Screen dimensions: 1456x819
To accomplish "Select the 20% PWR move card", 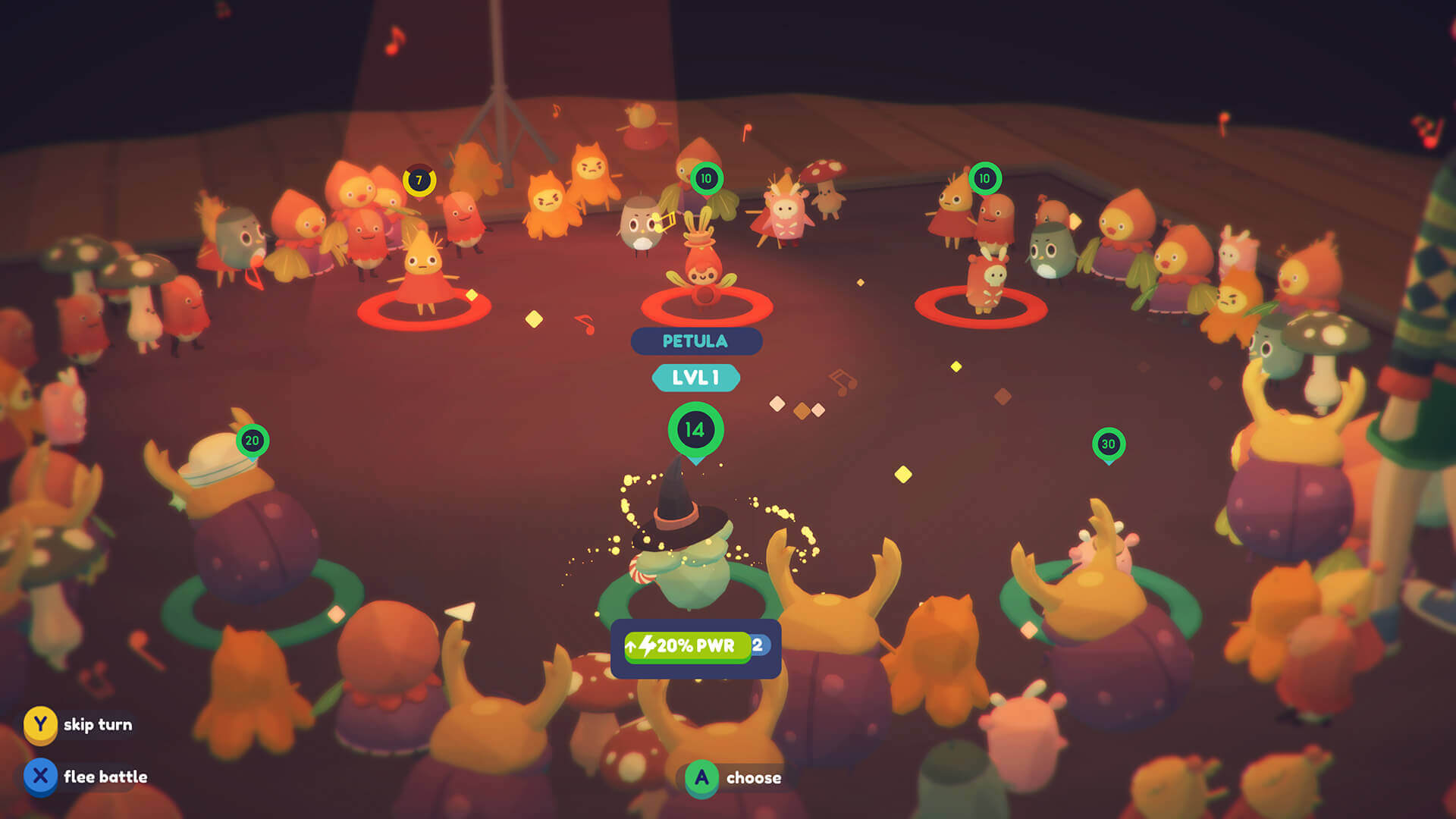I will [695, 646].
